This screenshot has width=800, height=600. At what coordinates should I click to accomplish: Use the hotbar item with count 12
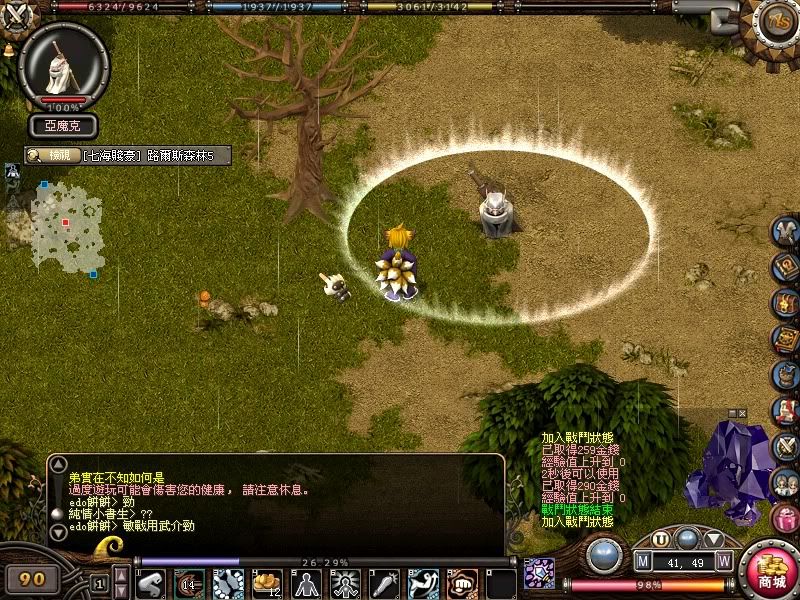[x=268, y=583]
